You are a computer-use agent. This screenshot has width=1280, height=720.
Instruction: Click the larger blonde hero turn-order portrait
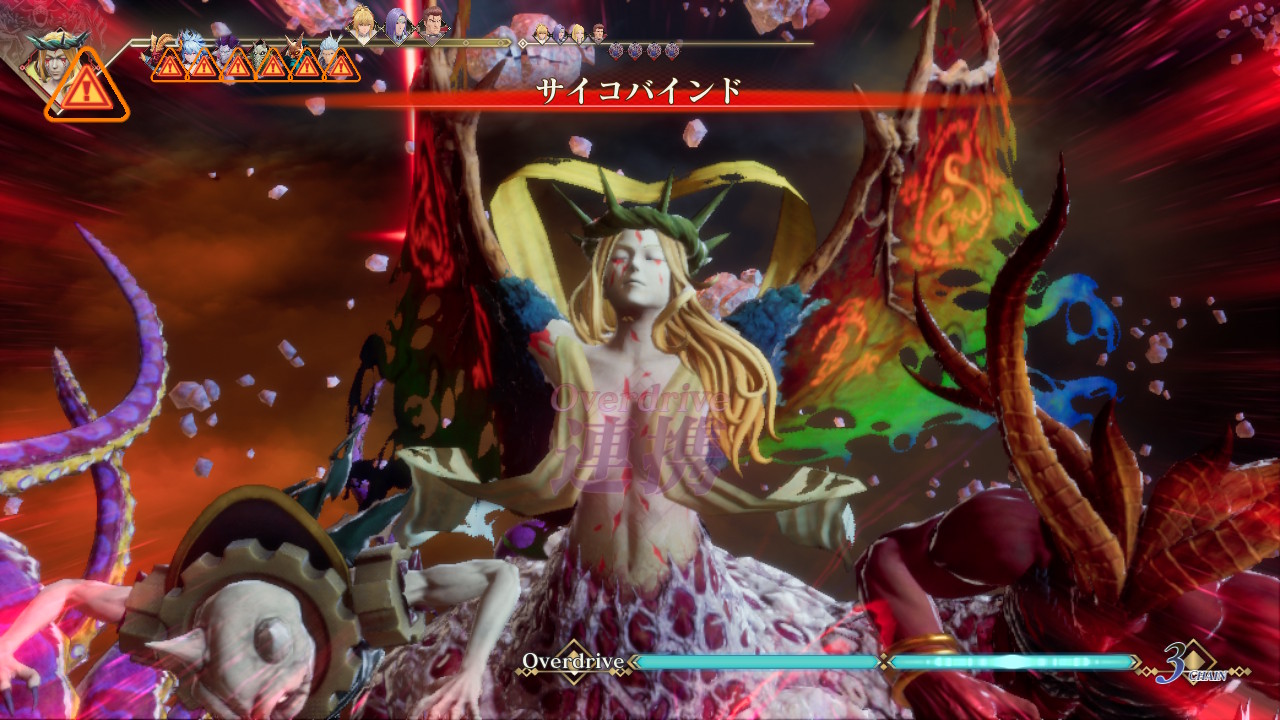[363, 24]
